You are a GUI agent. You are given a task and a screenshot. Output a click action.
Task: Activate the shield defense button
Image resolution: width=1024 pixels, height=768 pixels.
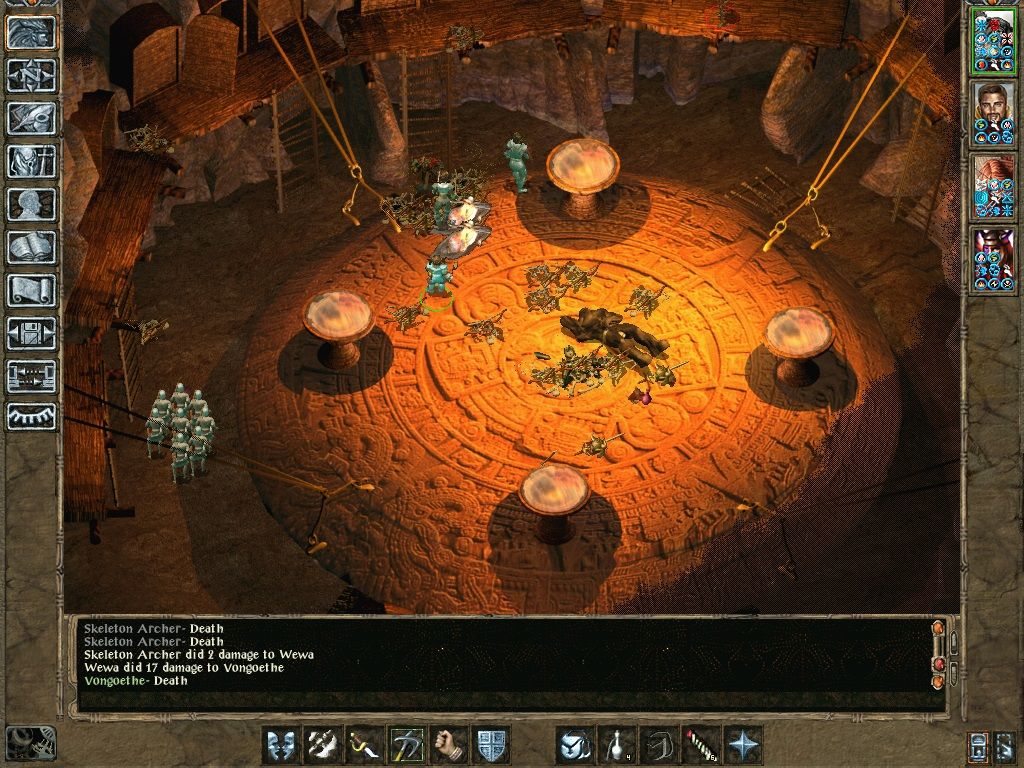(x=491, y=745)
